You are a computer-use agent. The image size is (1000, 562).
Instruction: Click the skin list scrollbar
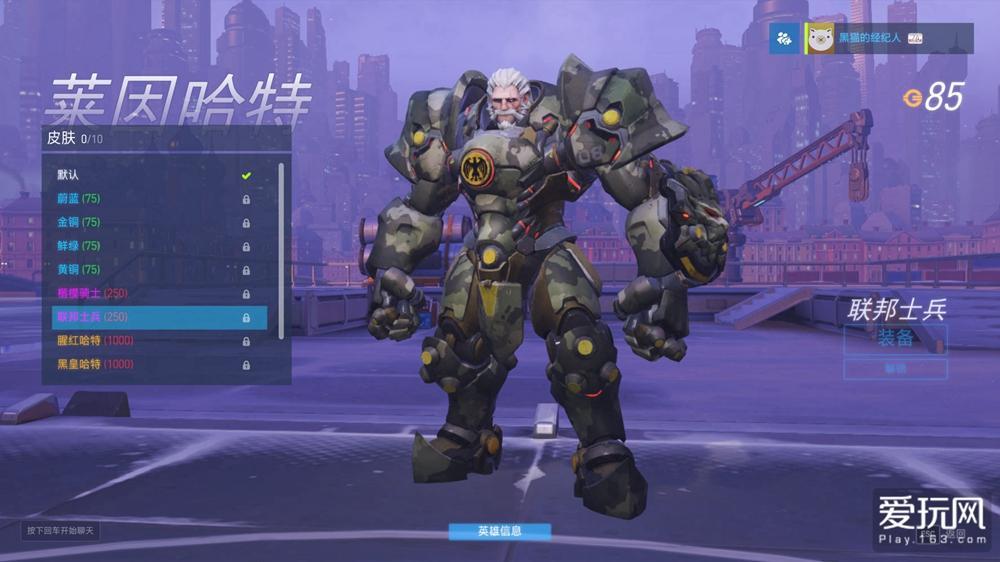click(x=281, y=250)
